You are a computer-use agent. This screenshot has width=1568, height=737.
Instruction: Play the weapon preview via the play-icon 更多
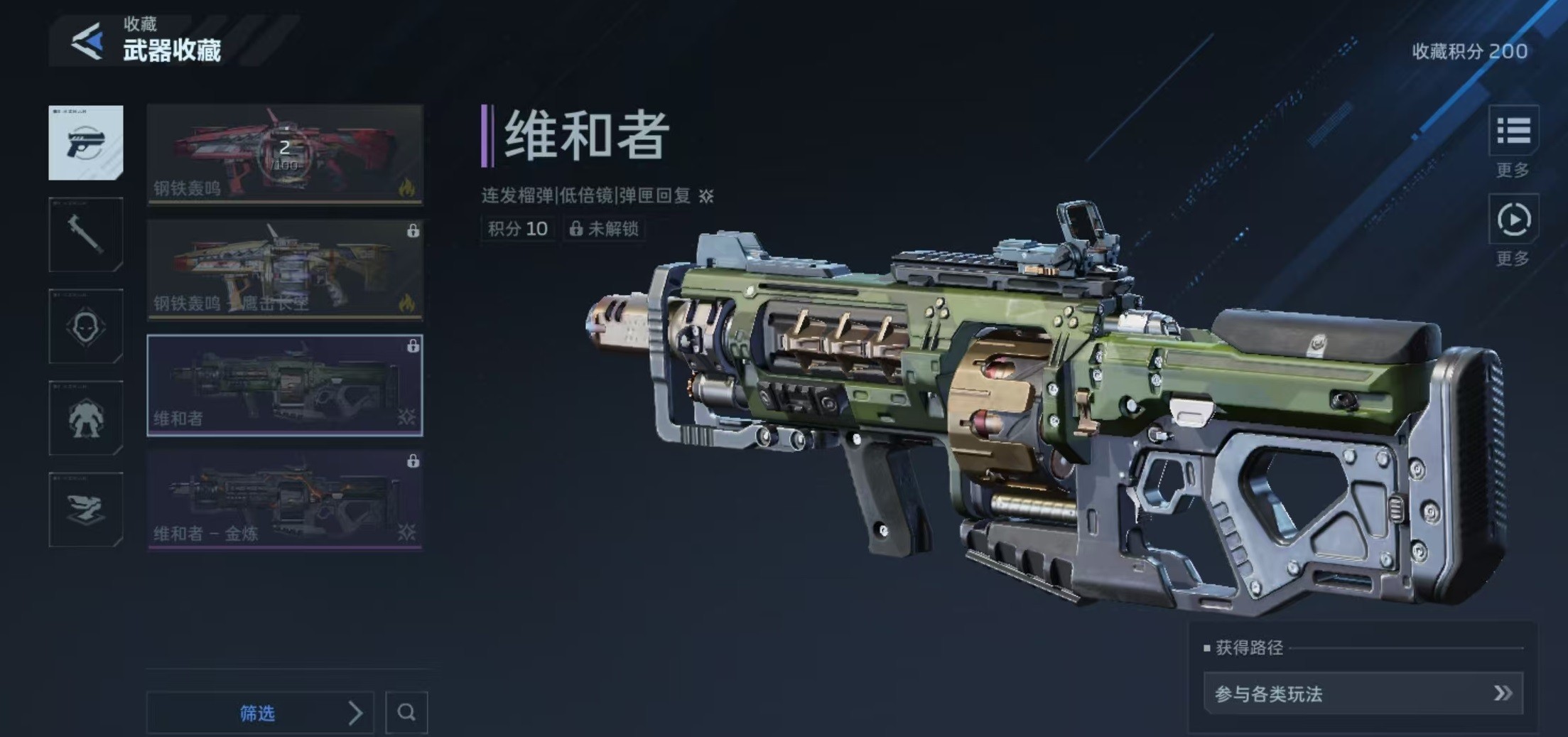(1513, 220)
